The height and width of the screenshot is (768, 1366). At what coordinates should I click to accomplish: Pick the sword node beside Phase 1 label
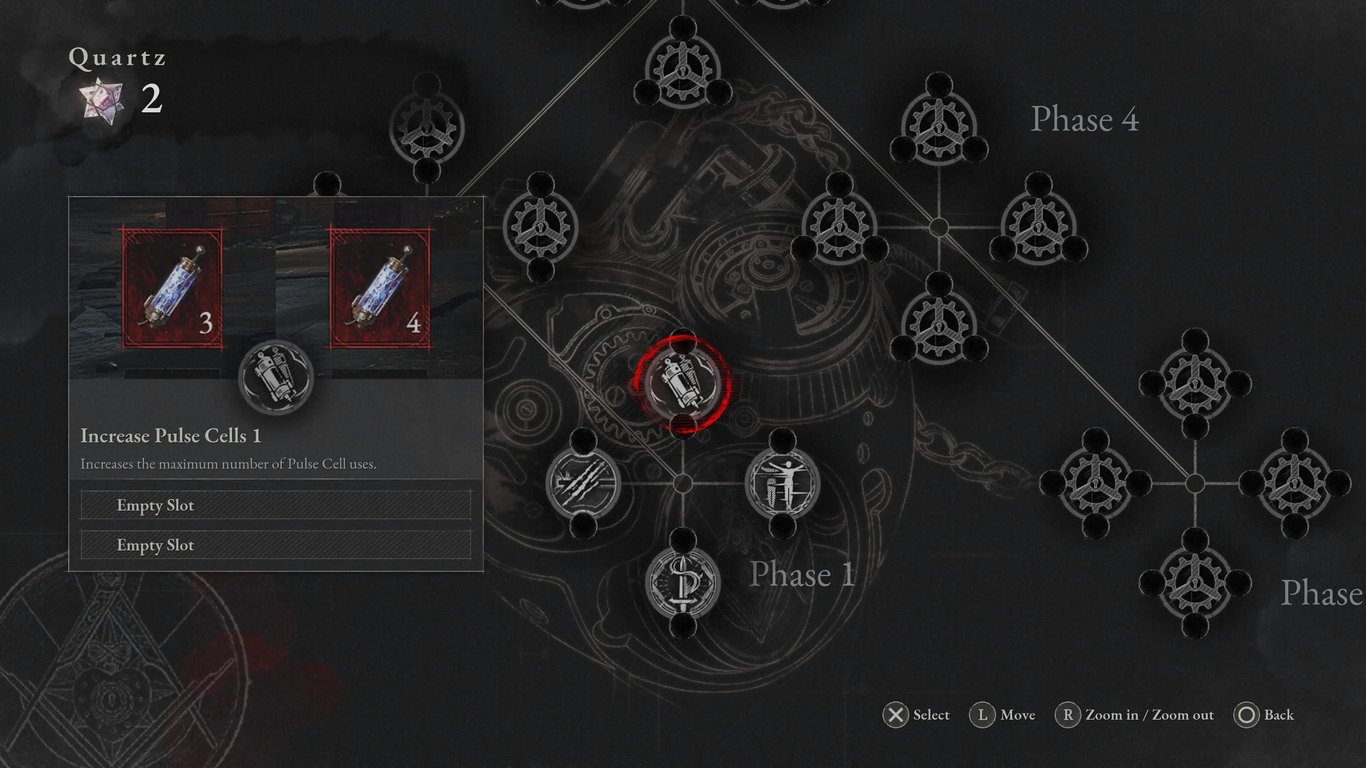coord(682,581)
